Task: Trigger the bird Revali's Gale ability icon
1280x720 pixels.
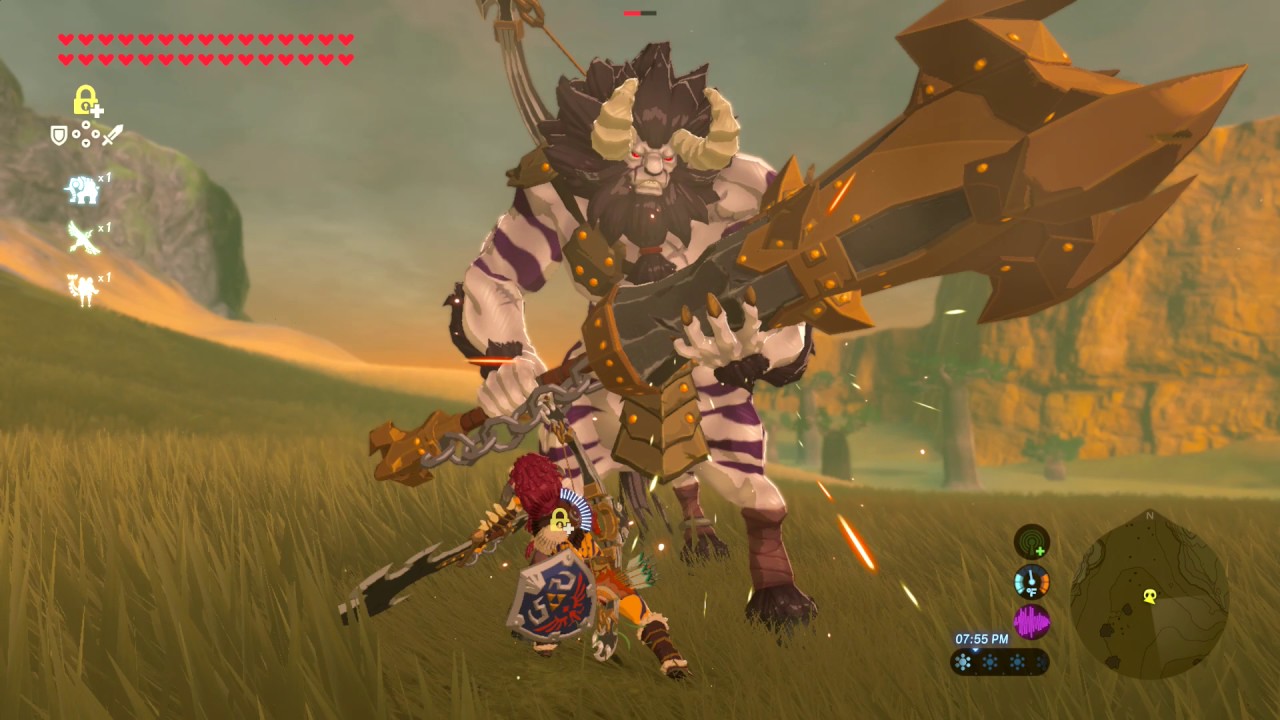Action: click(x=82, y=238)
